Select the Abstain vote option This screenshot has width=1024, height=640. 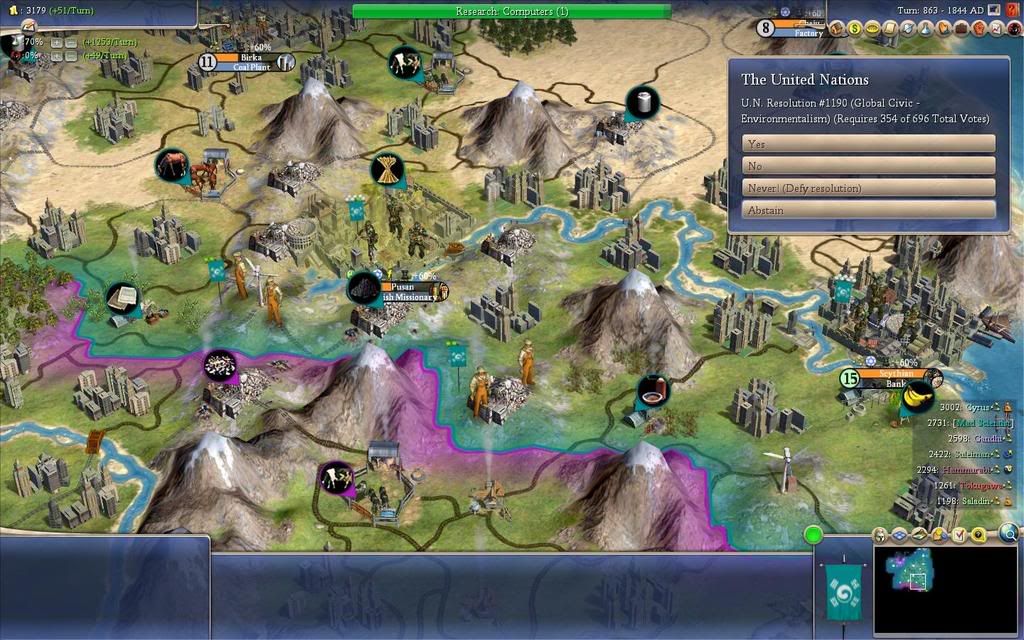point(868,210)
